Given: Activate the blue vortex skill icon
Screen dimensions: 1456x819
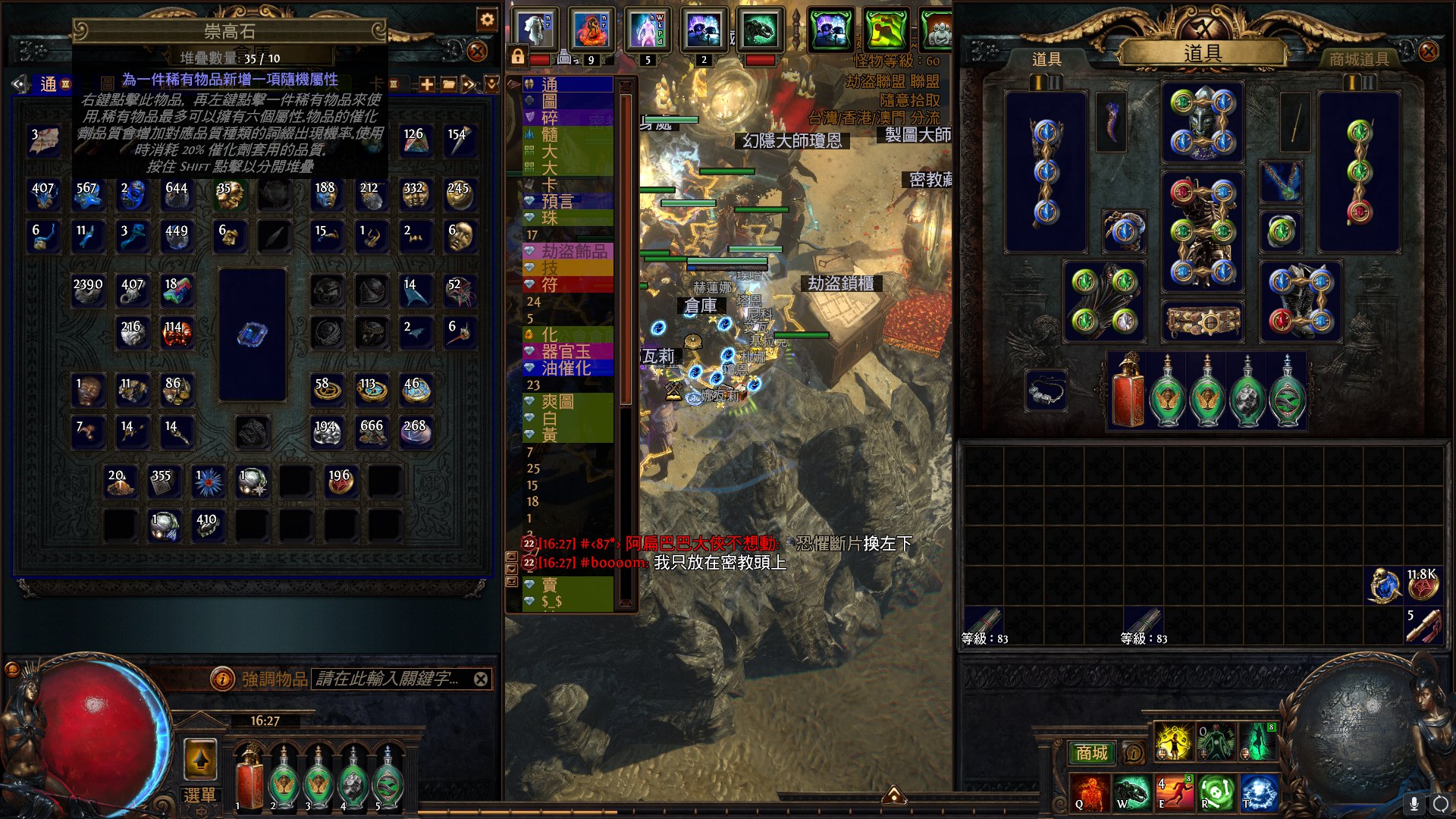Looking at the screenshot, I should click(x=1259, y=793).
